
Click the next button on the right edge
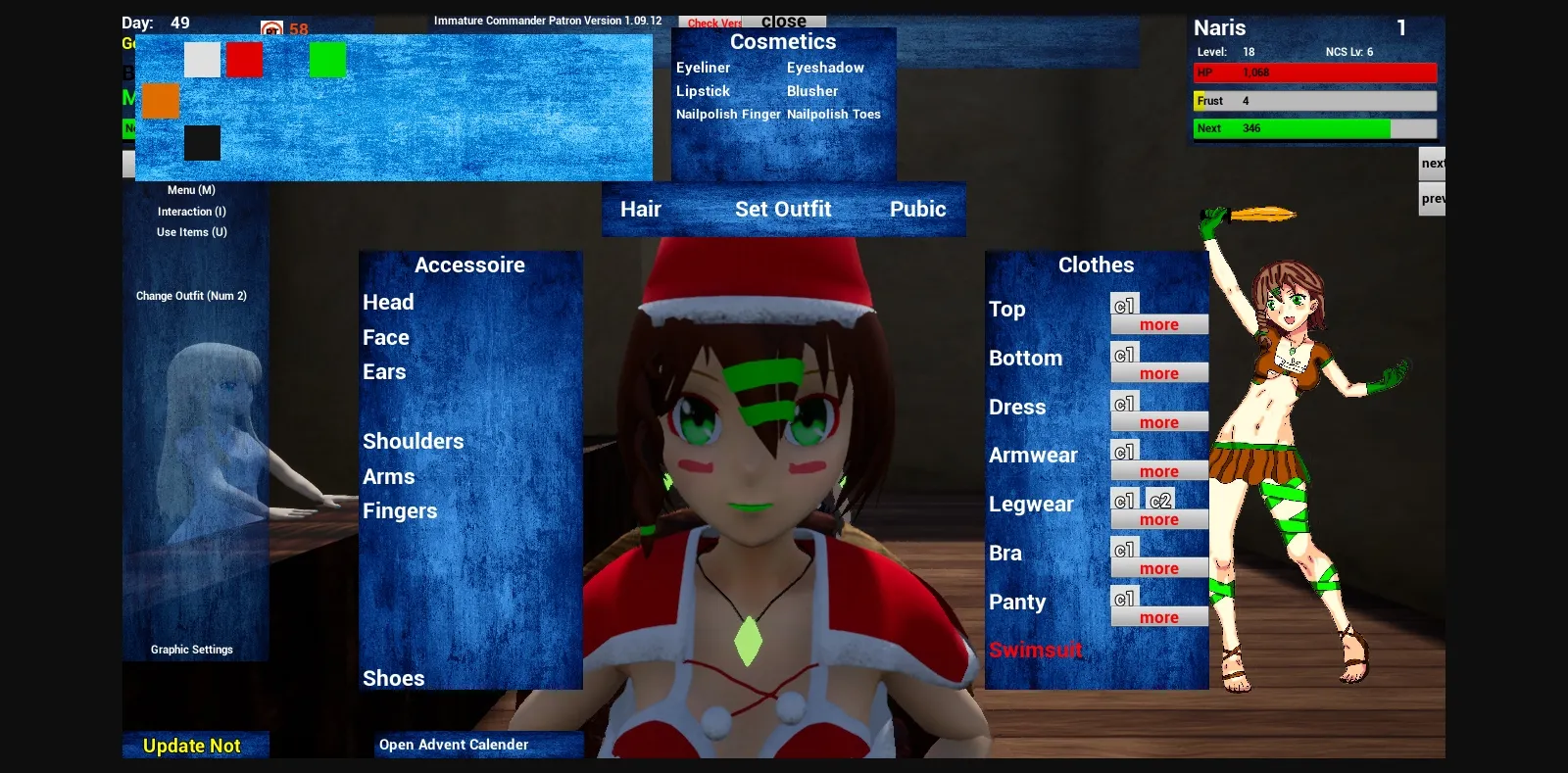pos(1432,163)
